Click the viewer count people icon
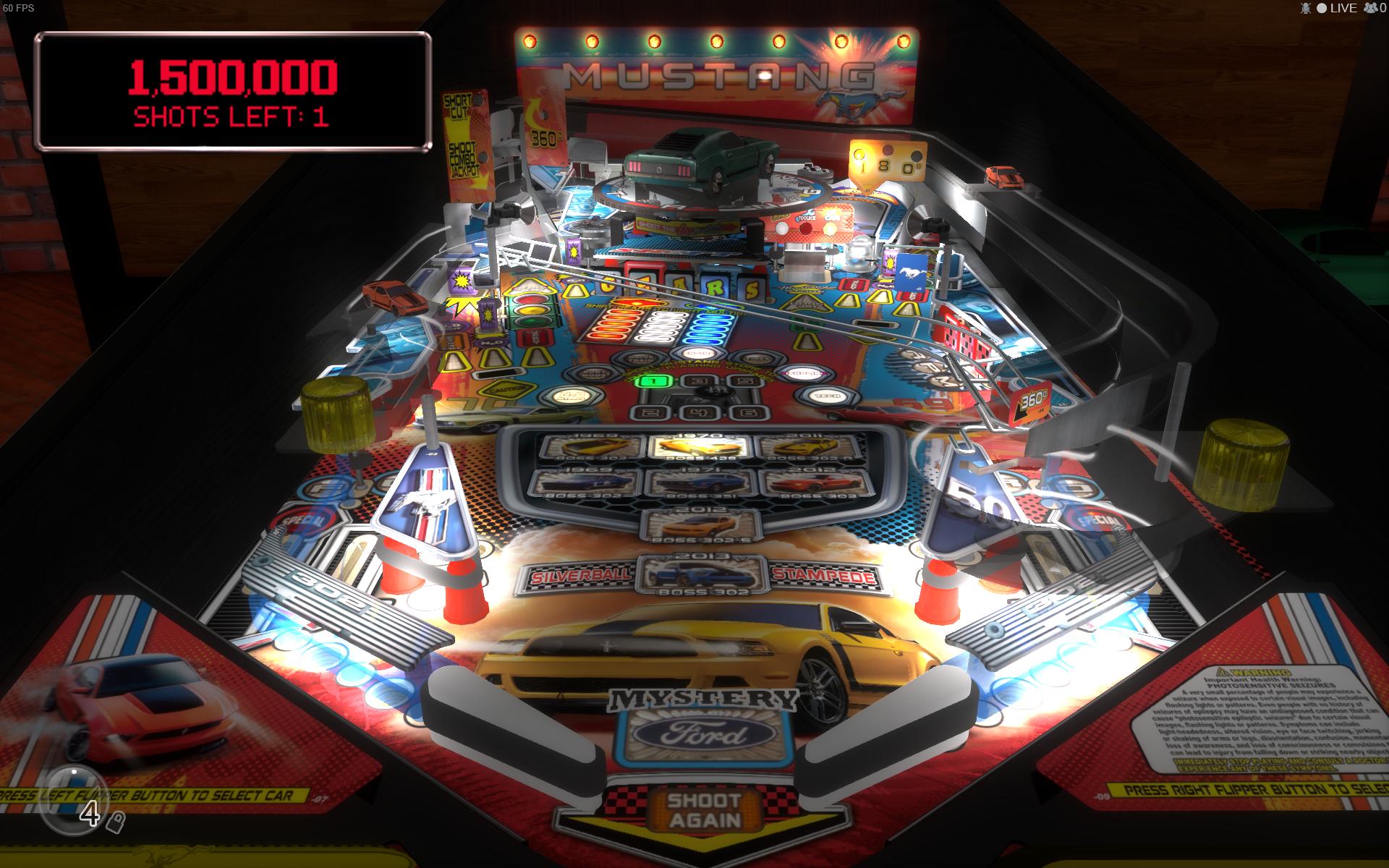 click(1371, 9)
